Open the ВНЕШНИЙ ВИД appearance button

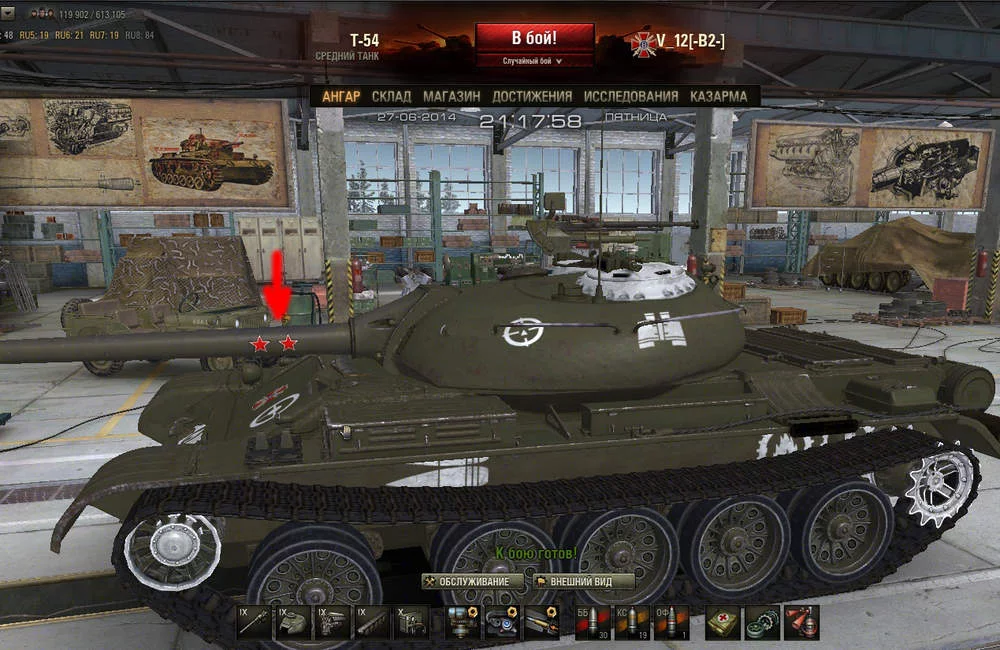click(x=584, y=581)
